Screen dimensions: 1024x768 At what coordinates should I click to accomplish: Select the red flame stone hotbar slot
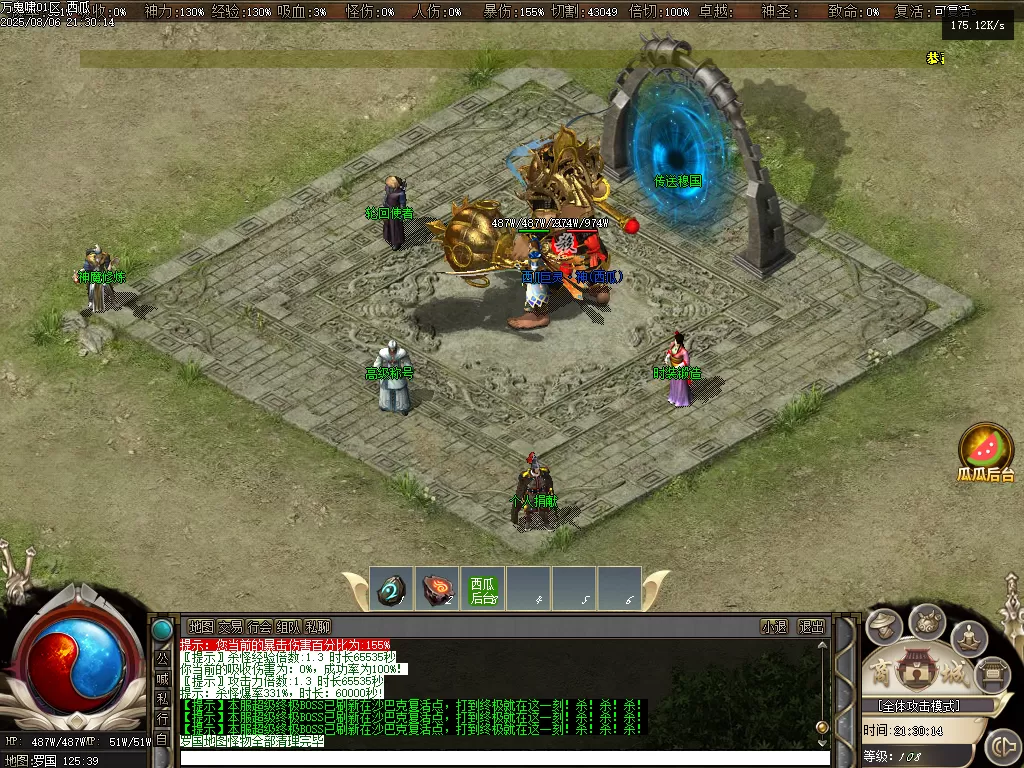[437, 590]
